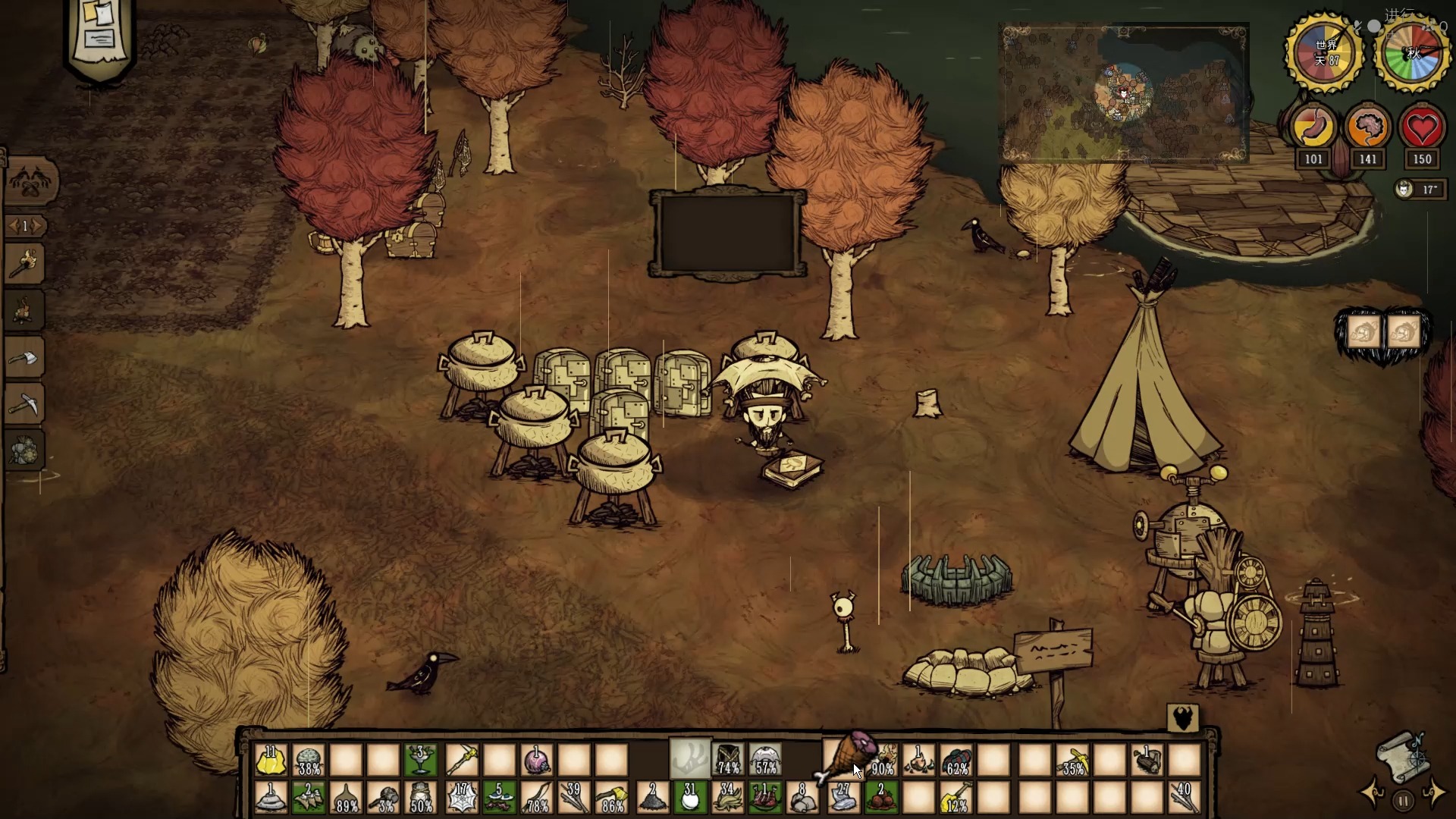Open the minimap in the corner
This screenshot has height=819, width=1456.
point(1124,93)
